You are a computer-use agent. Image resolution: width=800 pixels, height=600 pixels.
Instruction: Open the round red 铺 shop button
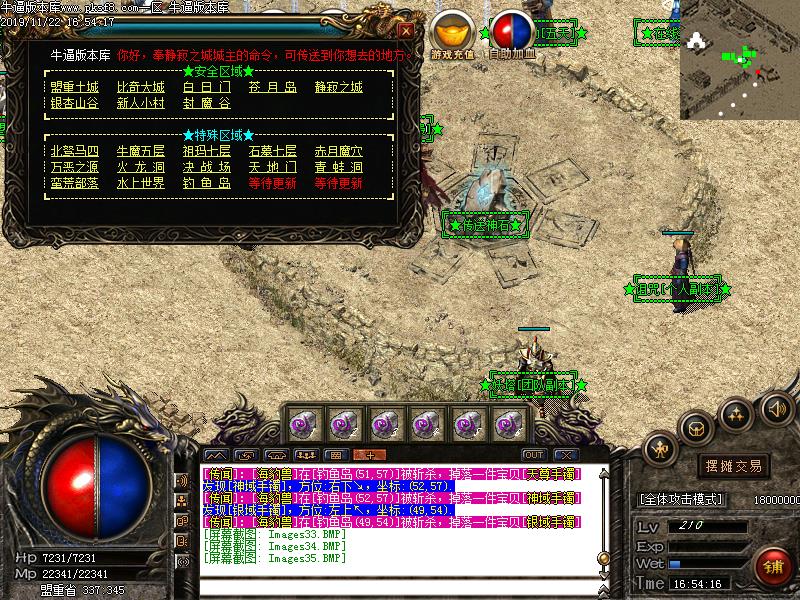(x=772, y=567)
